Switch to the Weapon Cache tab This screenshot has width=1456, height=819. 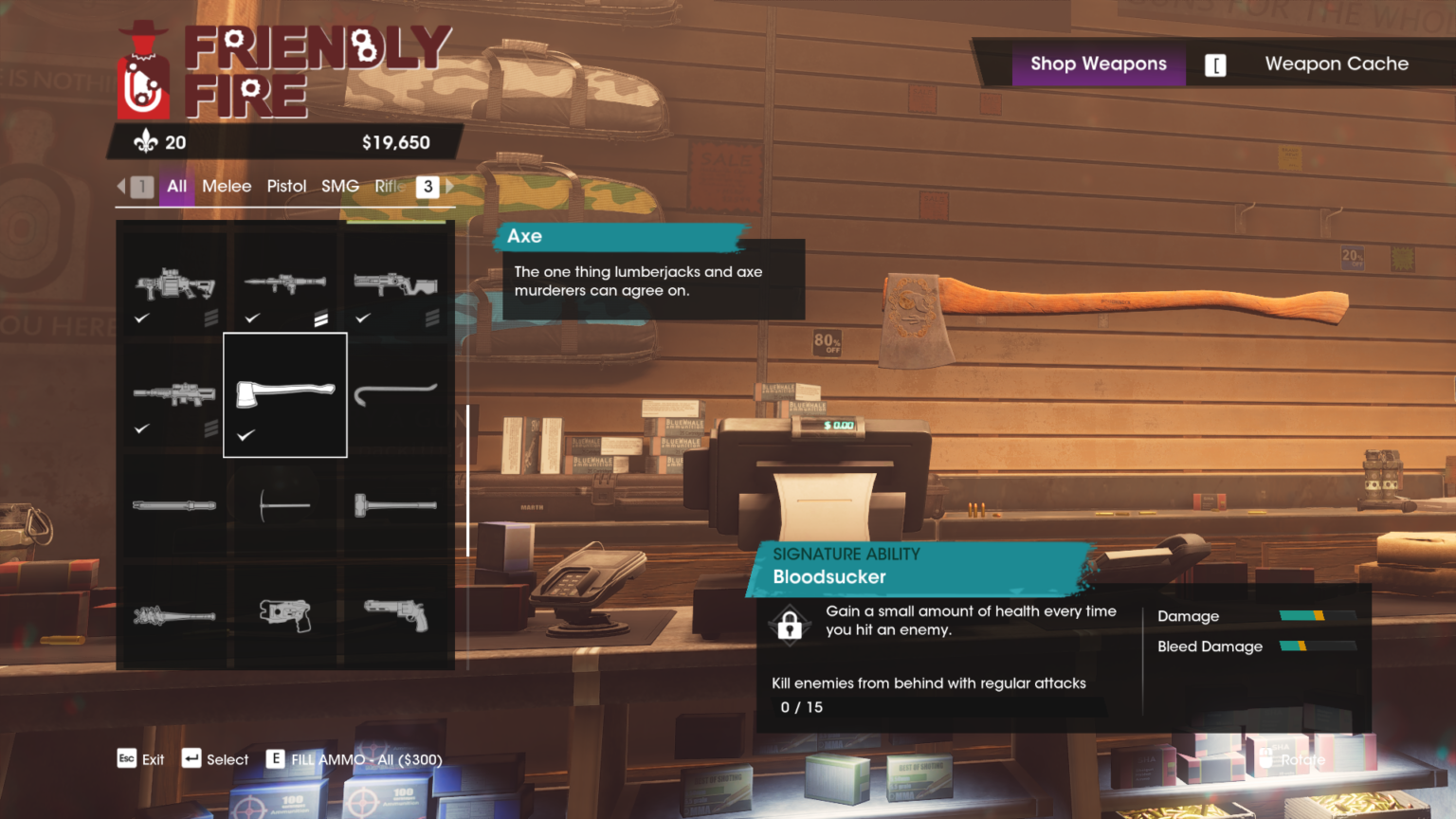point(1337,64)
